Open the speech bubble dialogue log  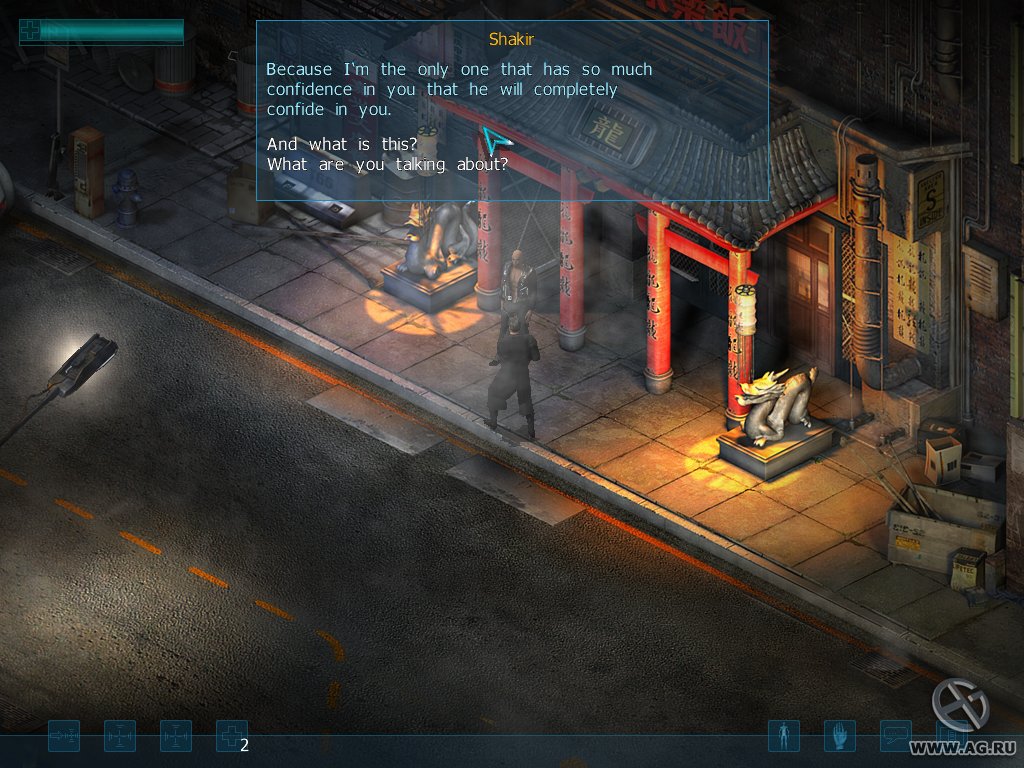(895, 737)
